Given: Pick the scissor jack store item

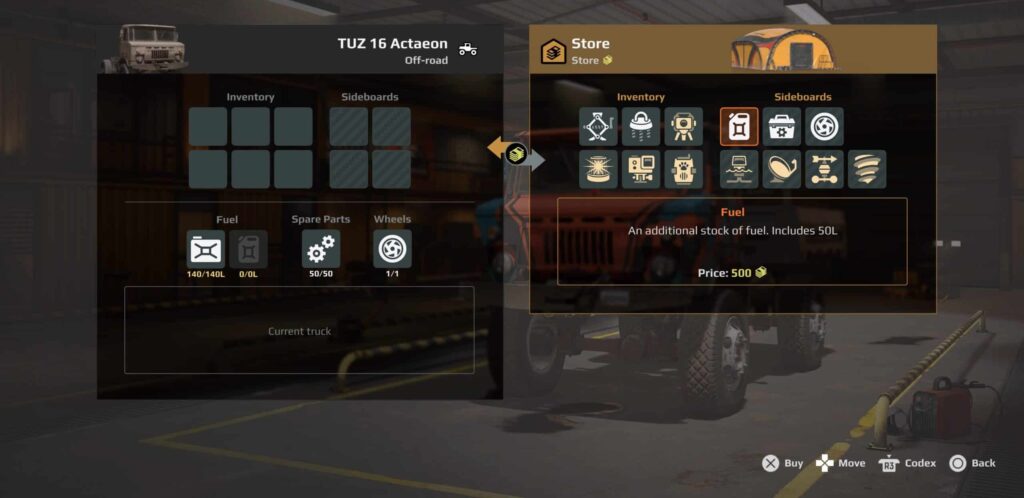Looking at the screenshot, I should [598, 127].
